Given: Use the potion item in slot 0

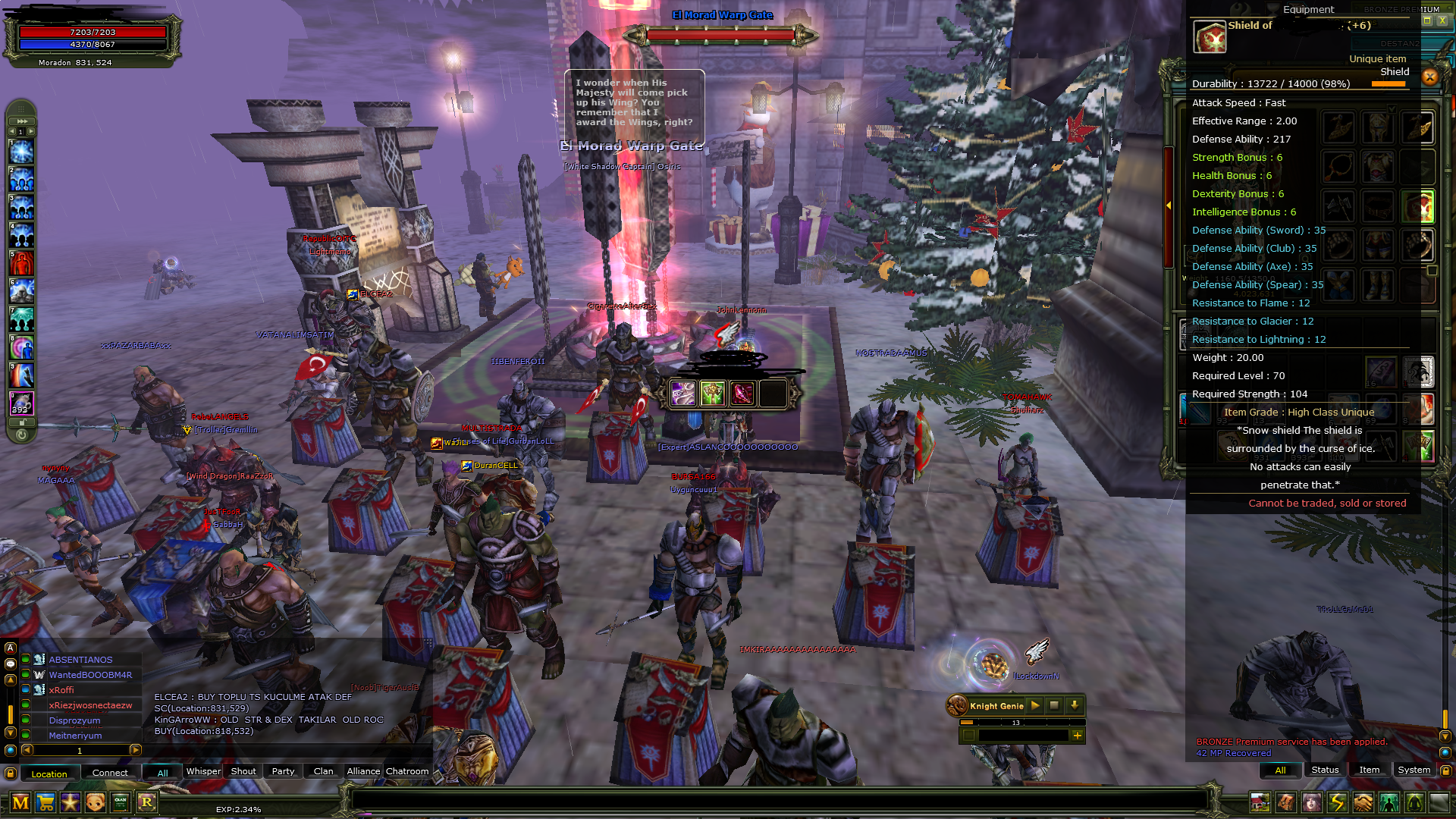Looking at the screenshot, I should [21, 403].
